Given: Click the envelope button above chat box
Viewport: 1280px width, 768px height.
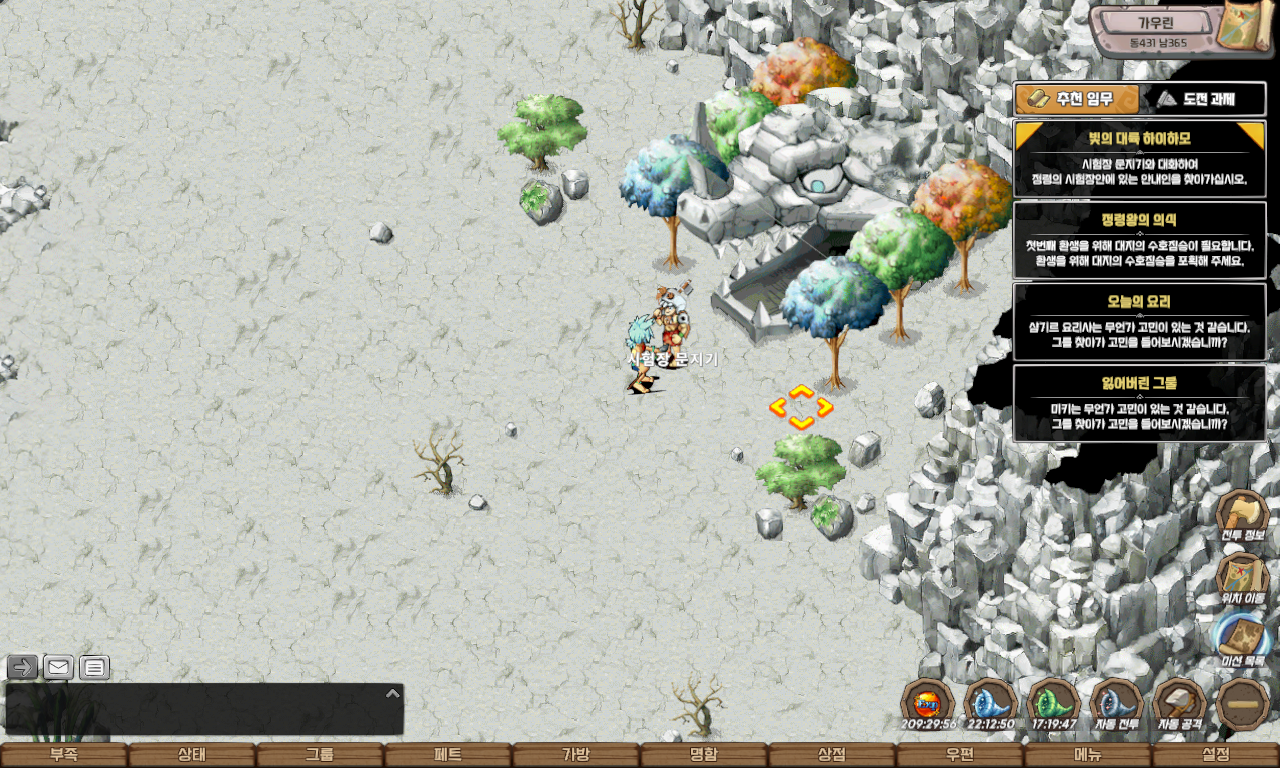Looking at the screenshot, I should click(58, 667).
